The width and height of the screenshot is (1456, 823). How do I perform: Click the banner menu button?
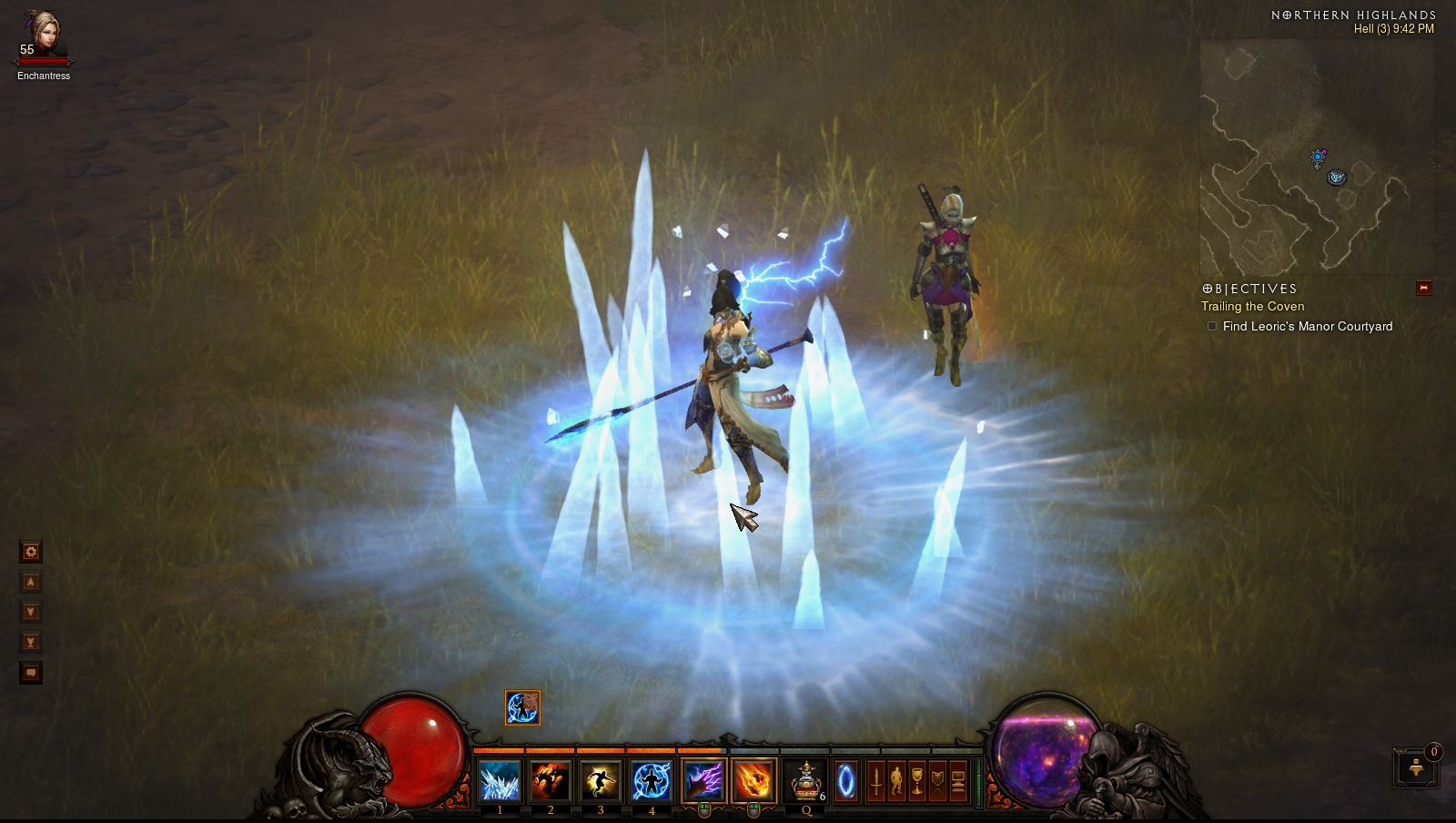coord(937,781)
